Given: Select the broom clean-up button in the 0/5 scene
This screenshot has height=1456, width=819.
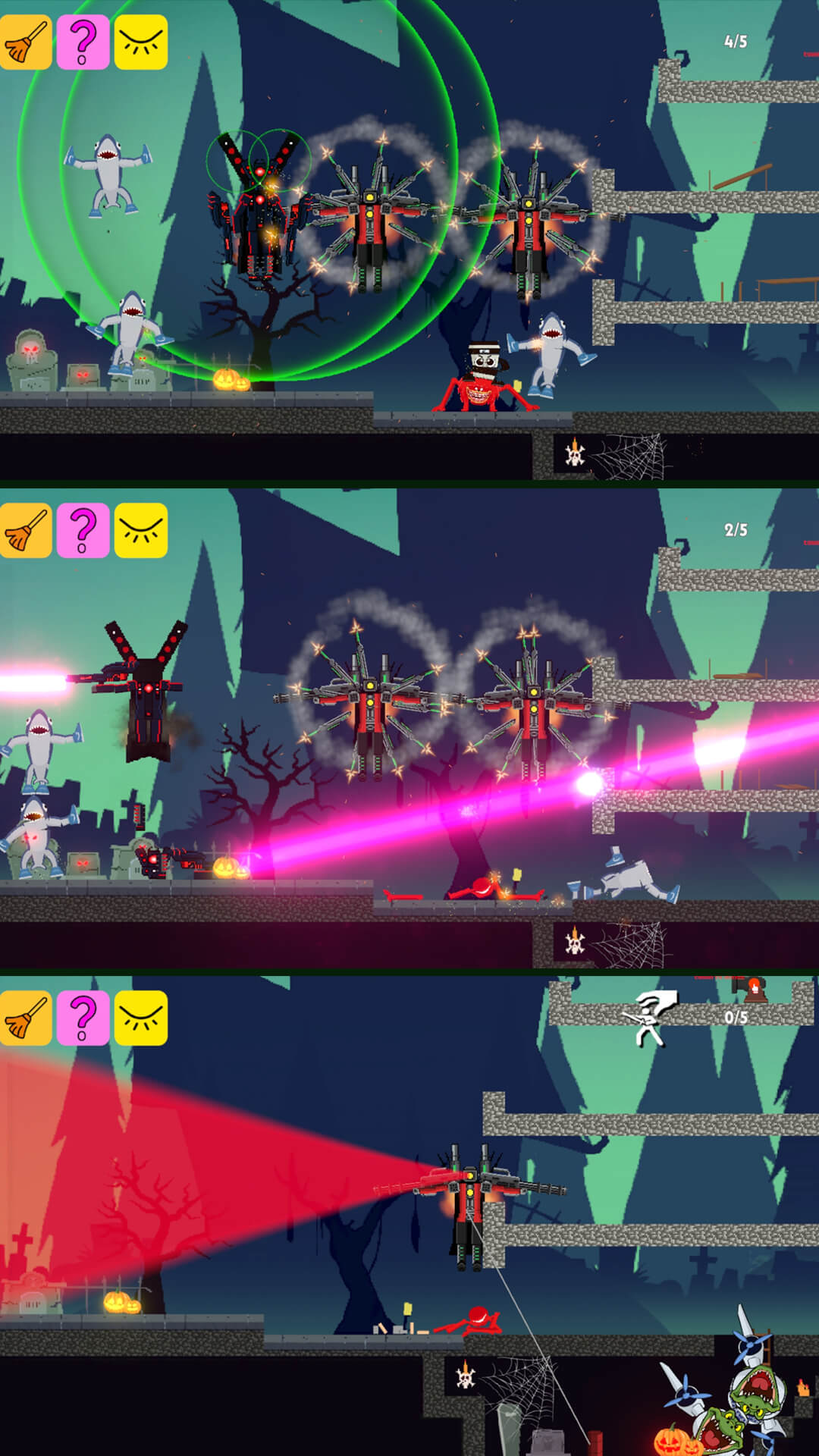Looking at the screenshot, I should coord(26,1018).
